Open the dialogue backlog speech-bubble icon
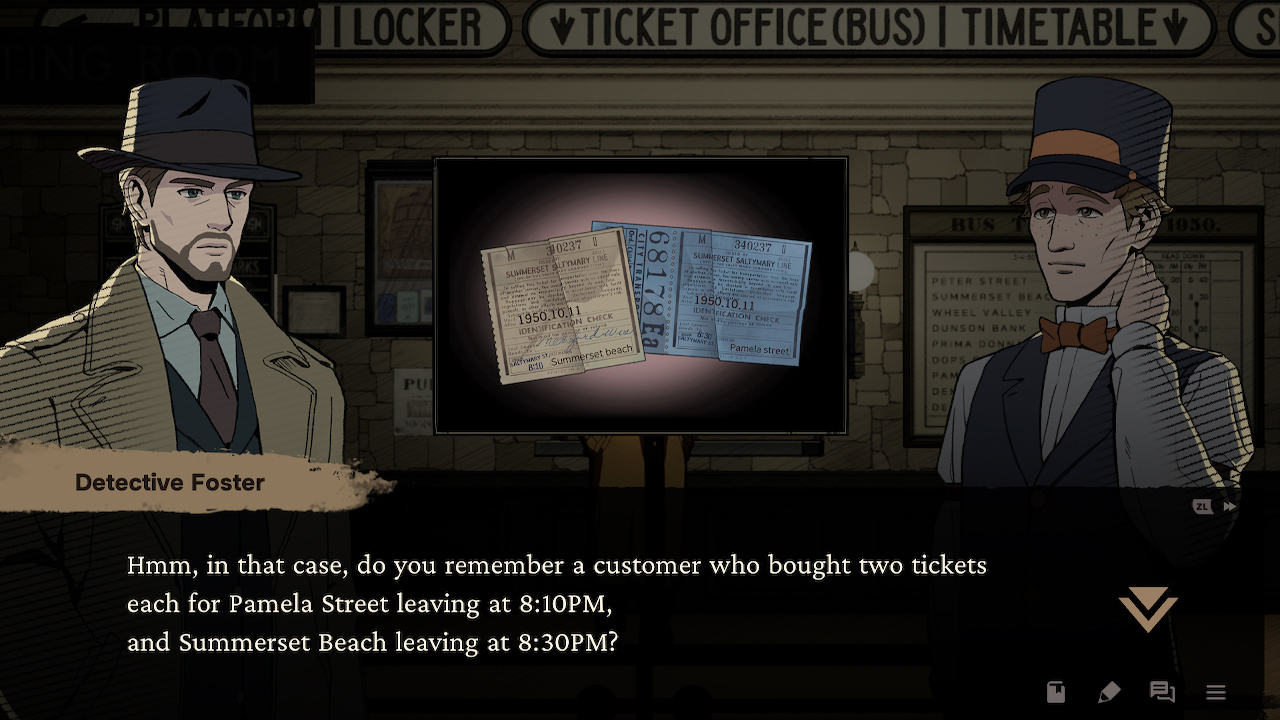Screen dimensions: 1280x720 tap(1163, 692)
